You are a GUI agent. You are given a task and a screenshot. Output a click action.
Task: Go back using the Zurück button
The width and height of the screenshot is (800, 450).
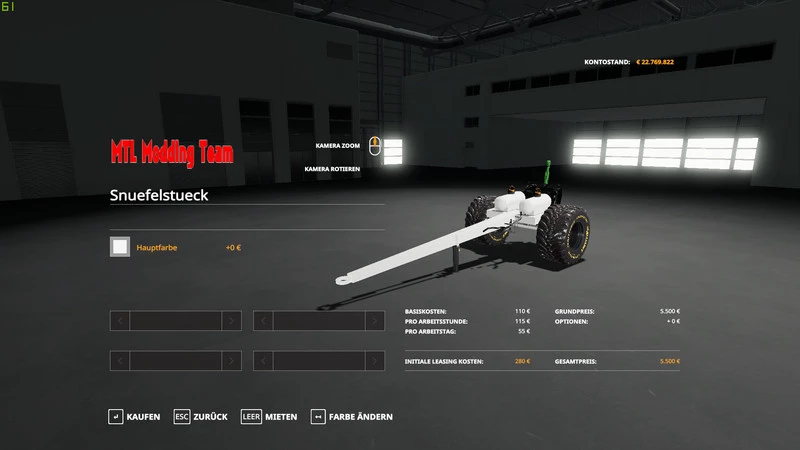[x=200, y=416]
